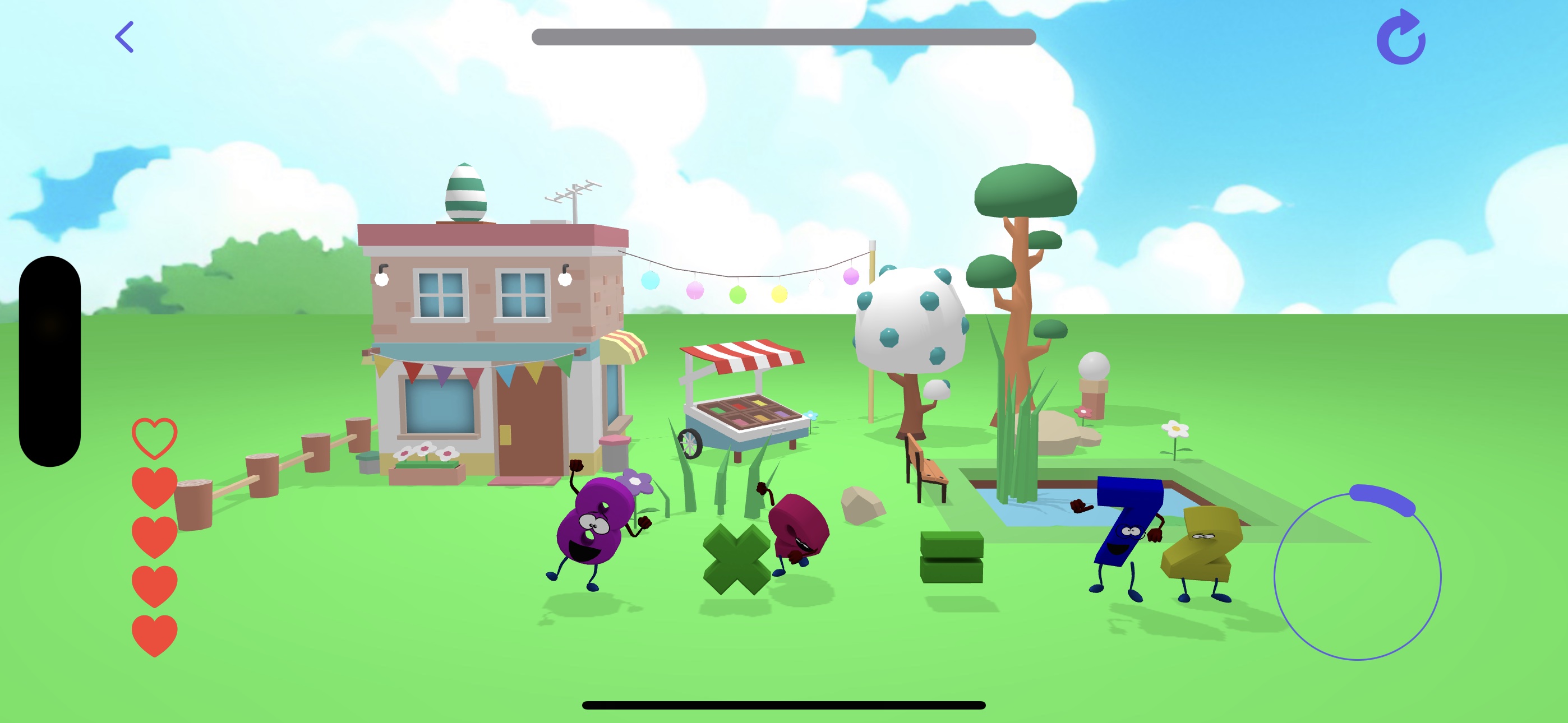Screen dimensions: 1568x723
Task: Restart the level with the circular arrow
Action: click(1401, 38)
